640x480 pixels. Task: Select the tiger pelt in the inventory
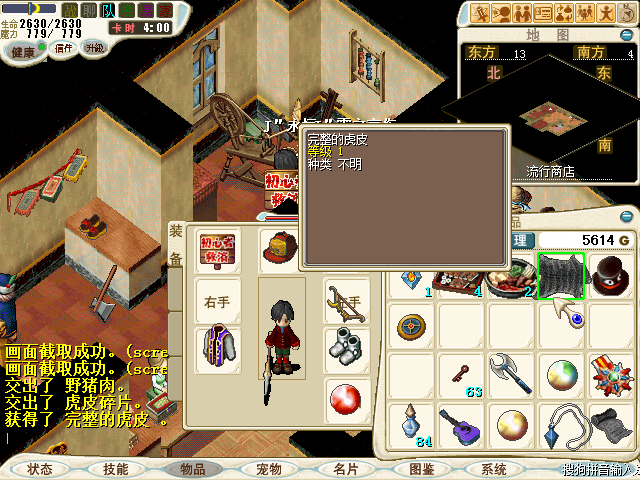coord(561,276)
